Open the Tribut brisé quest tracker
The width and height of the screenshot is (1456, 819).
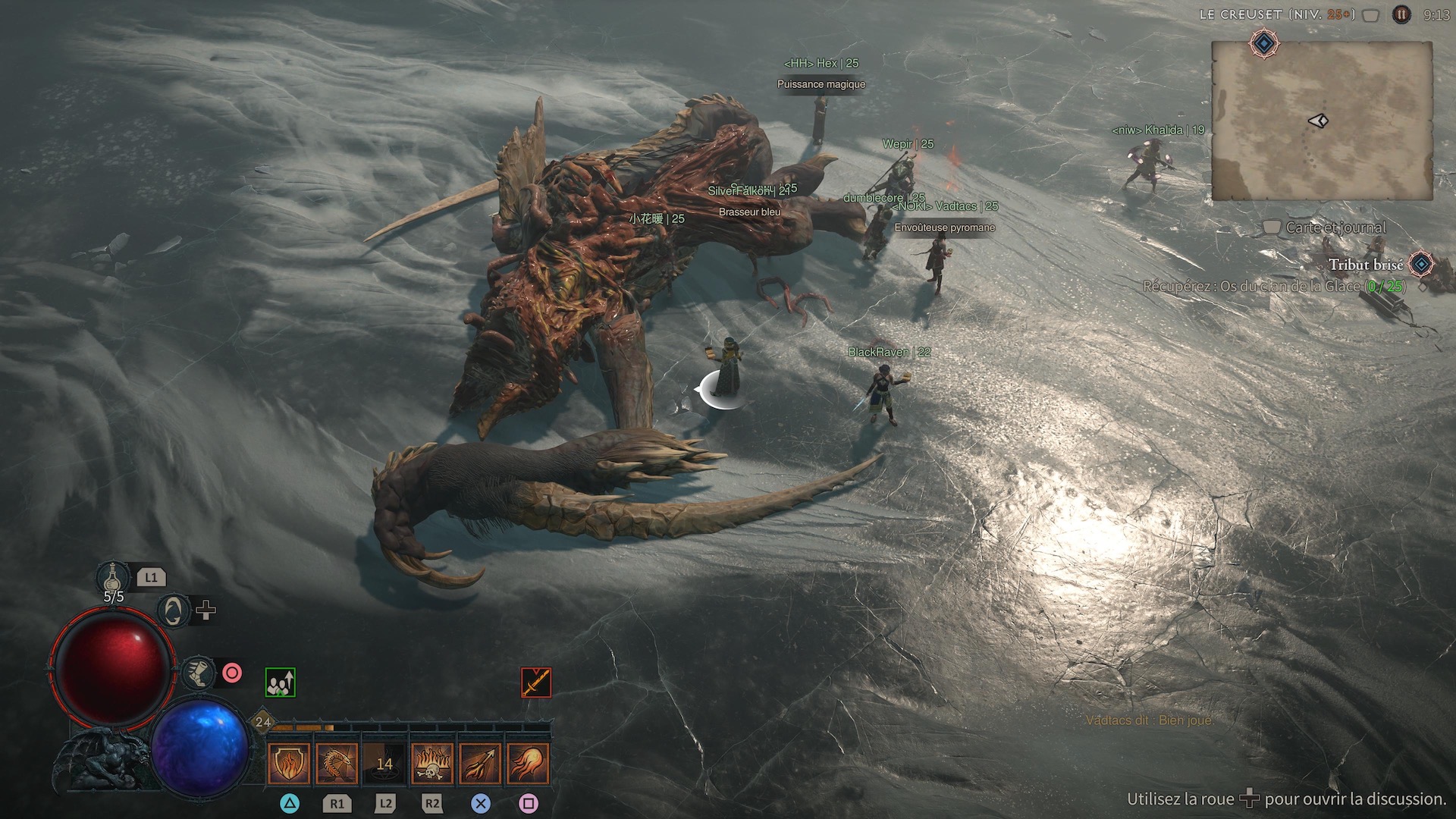(x=1365, y=265)
